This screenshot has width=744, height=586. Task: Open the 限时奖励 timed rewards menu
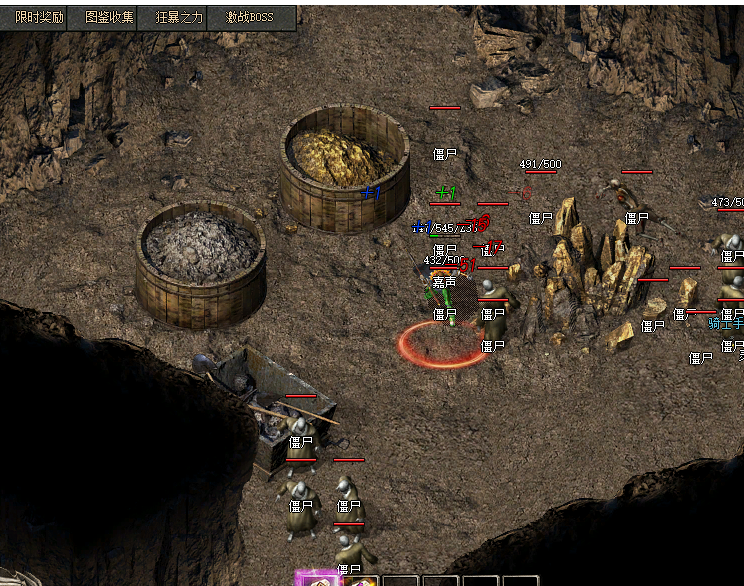(40, 17)
